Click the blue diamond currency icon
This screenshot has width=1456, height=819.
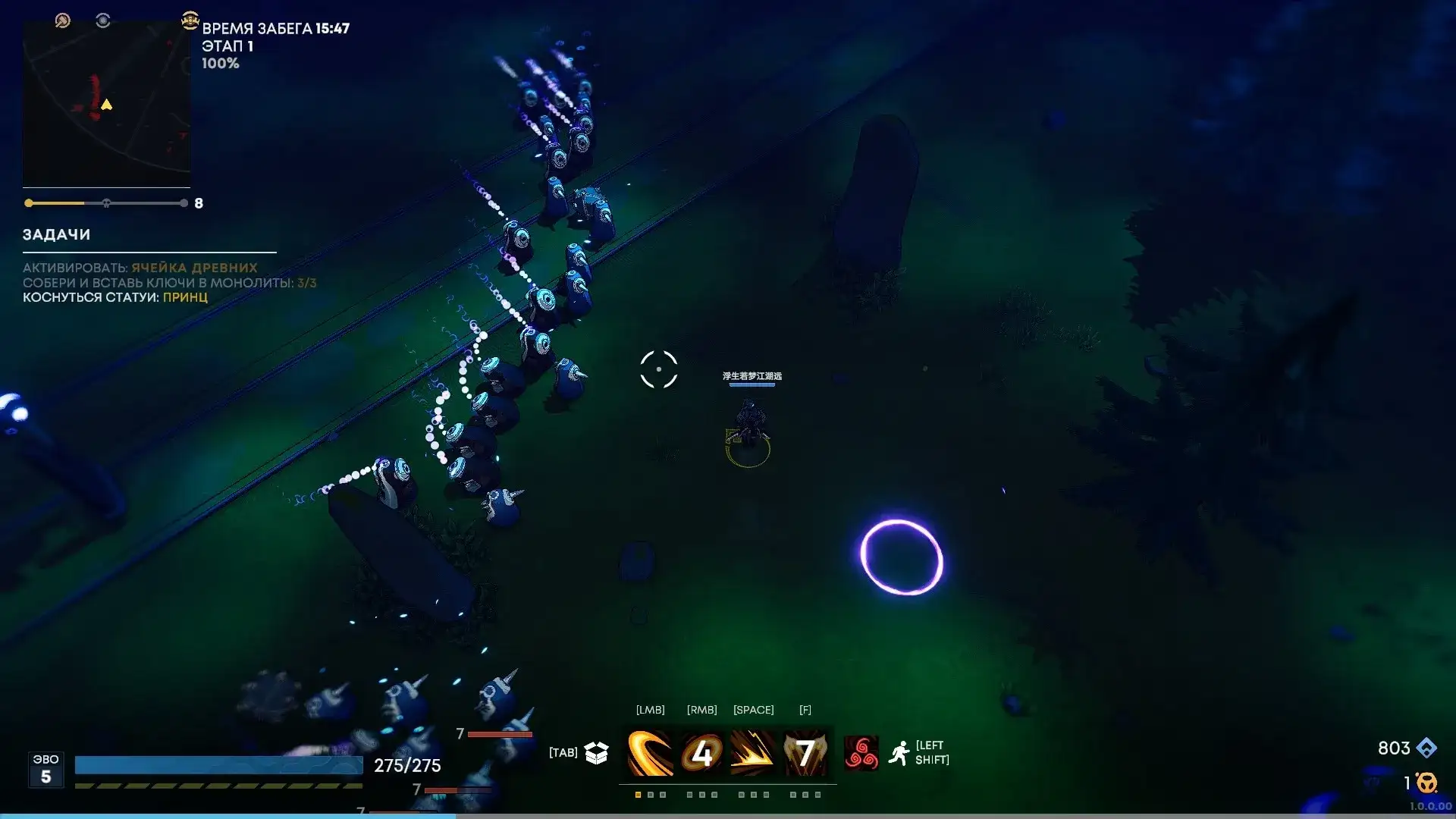pos(1426,748)
